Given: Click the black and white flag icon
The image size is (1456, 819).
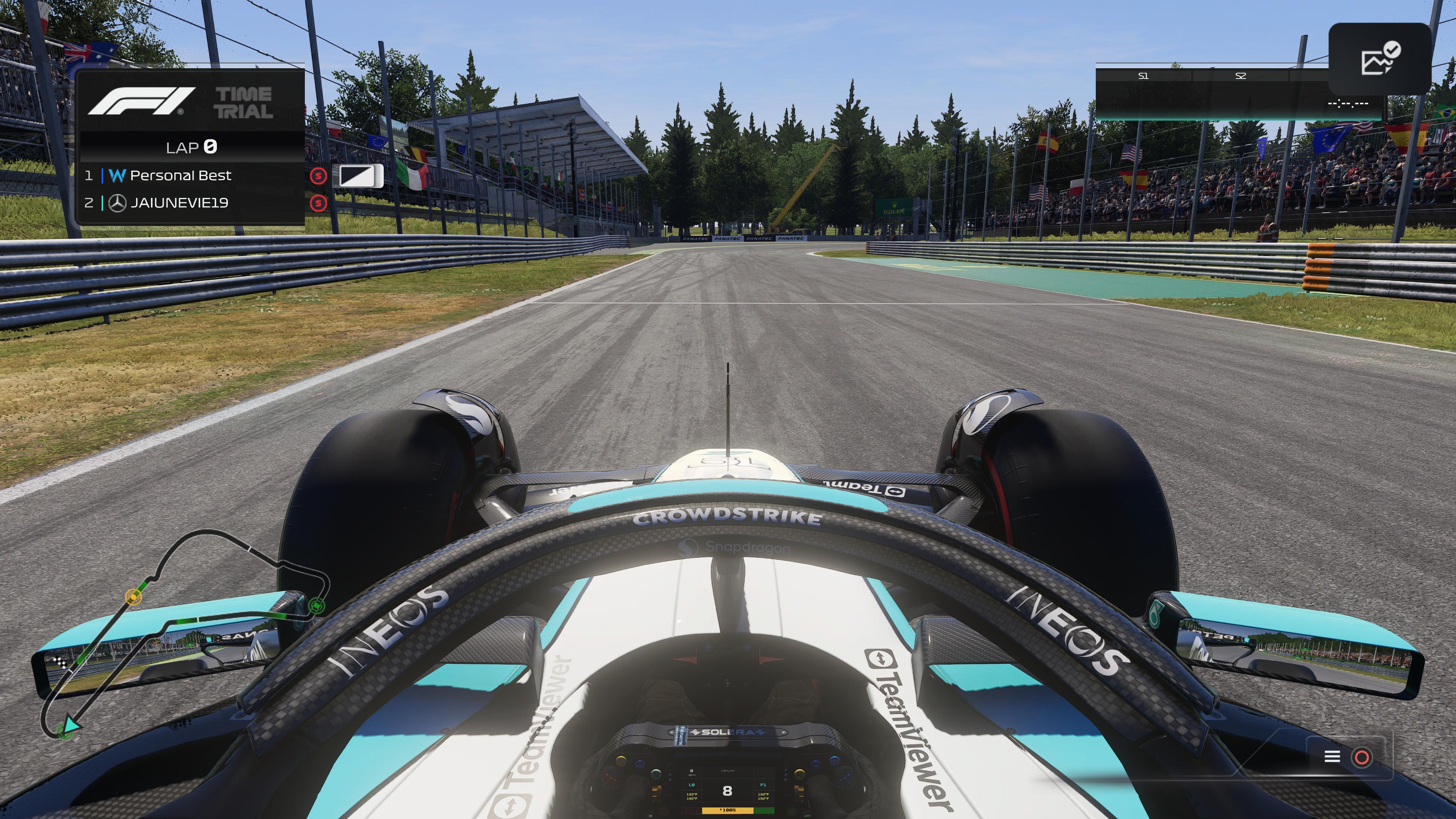Looking at the screenshot, I should click(361, 176).
